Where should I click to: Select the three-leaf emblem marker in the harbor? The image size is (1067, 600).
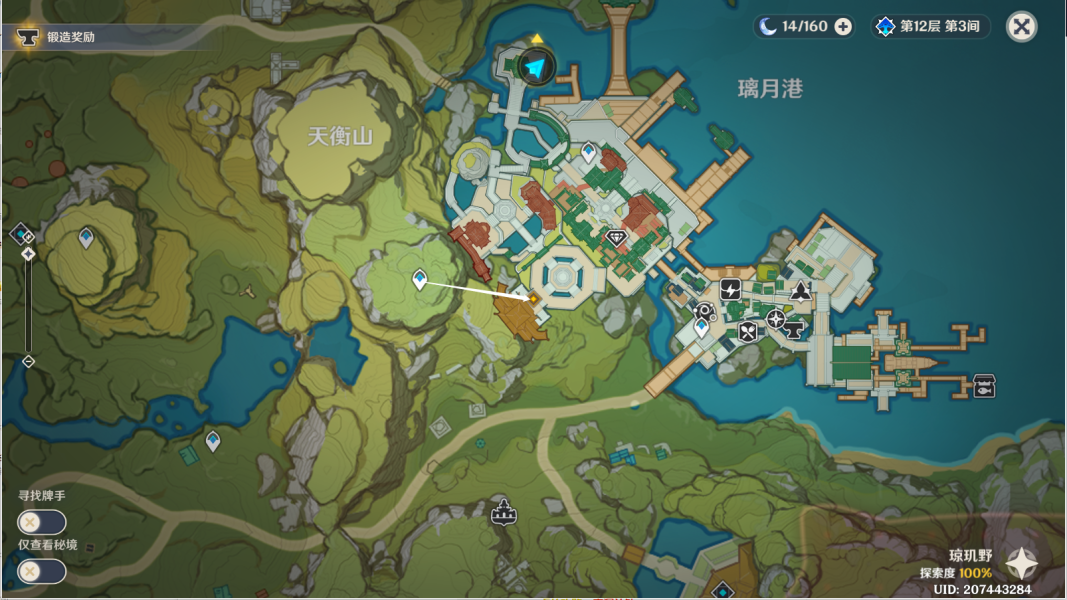pyautogui.click(x=801, y=292)
